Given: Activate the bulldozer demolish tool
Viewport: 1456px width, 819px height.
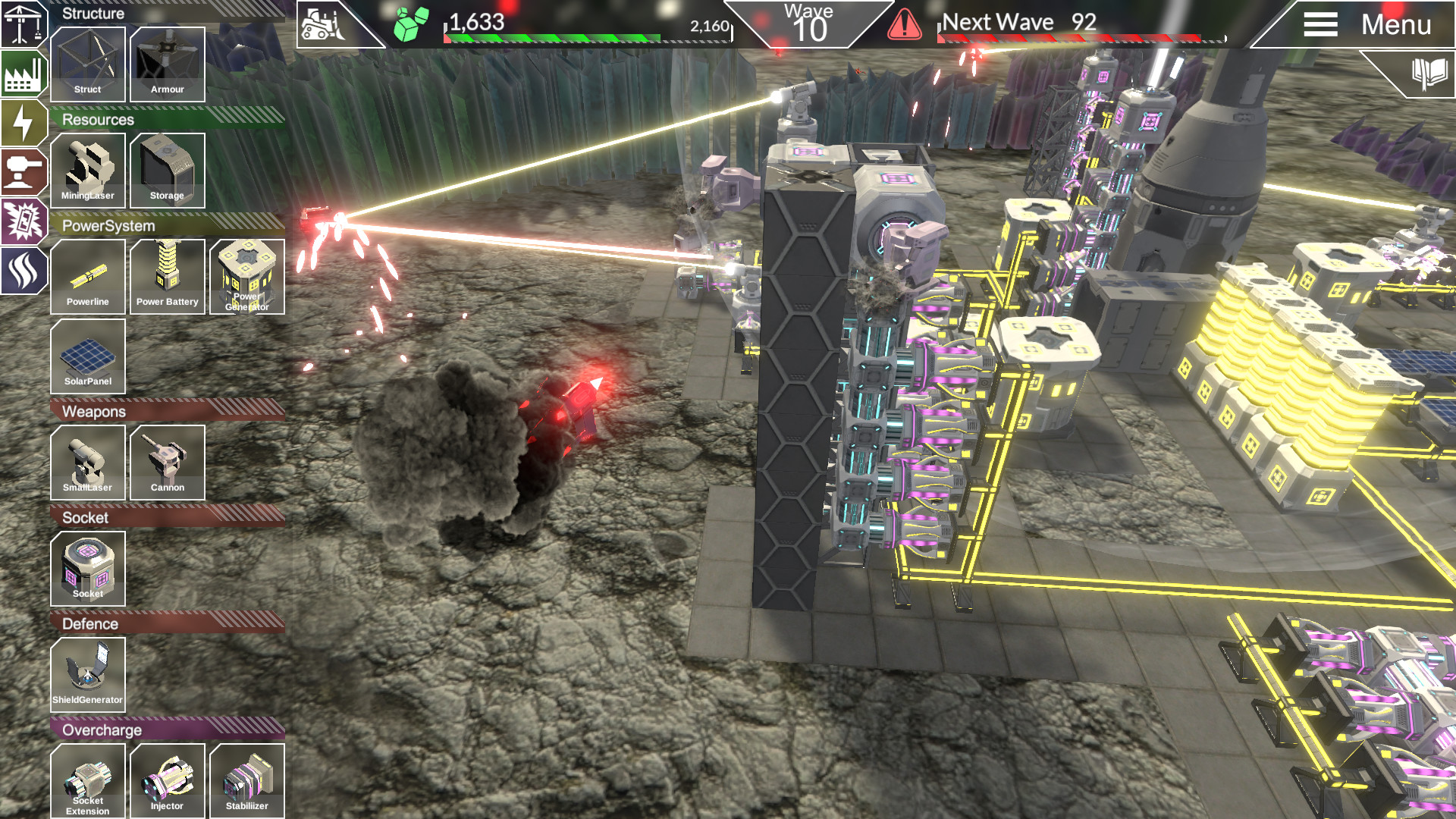Looking at the screenshot, I should (x=324, y=24).
